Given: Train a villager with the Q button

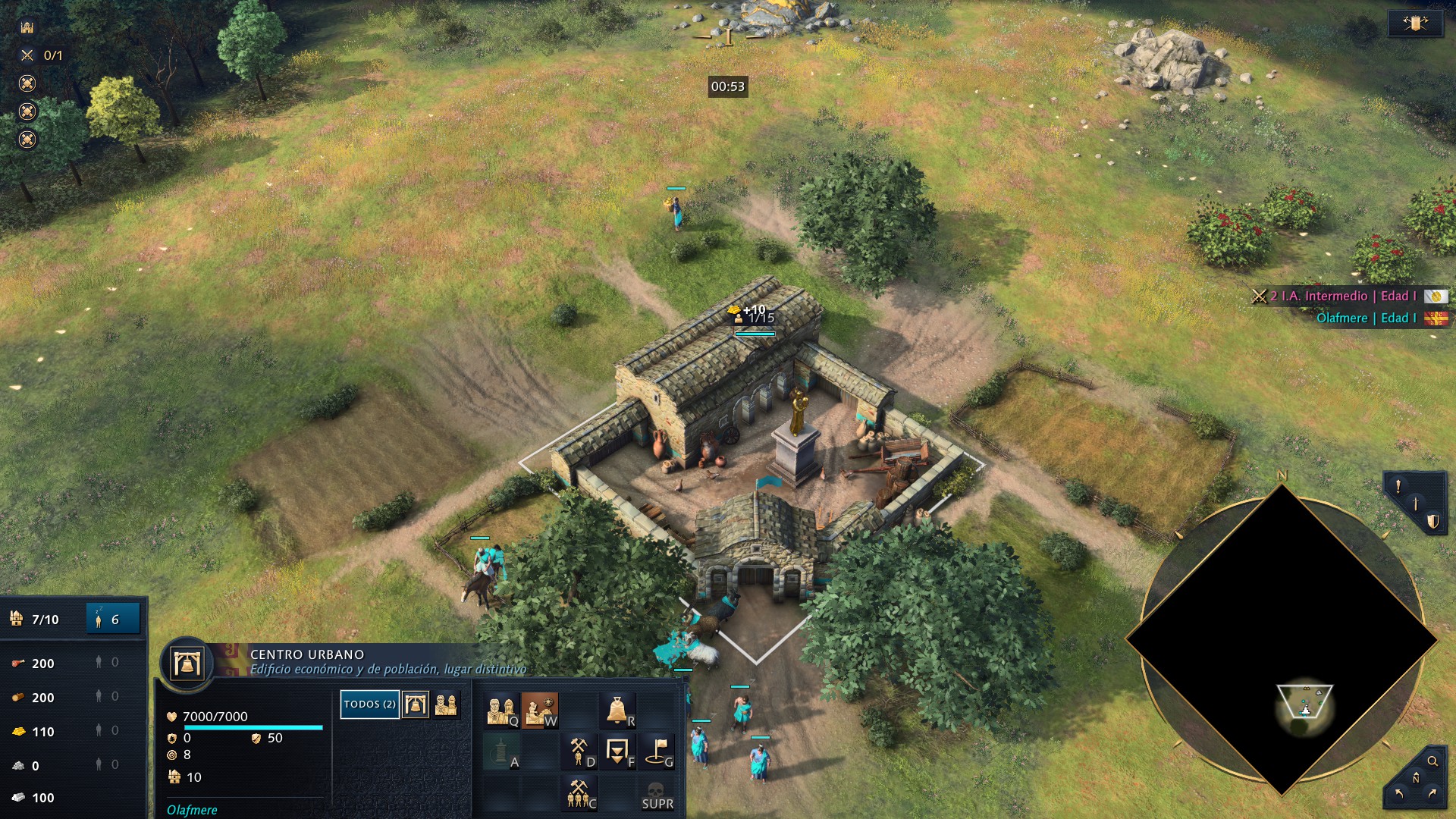Looking at the screenshot, I should click(500, 711).
